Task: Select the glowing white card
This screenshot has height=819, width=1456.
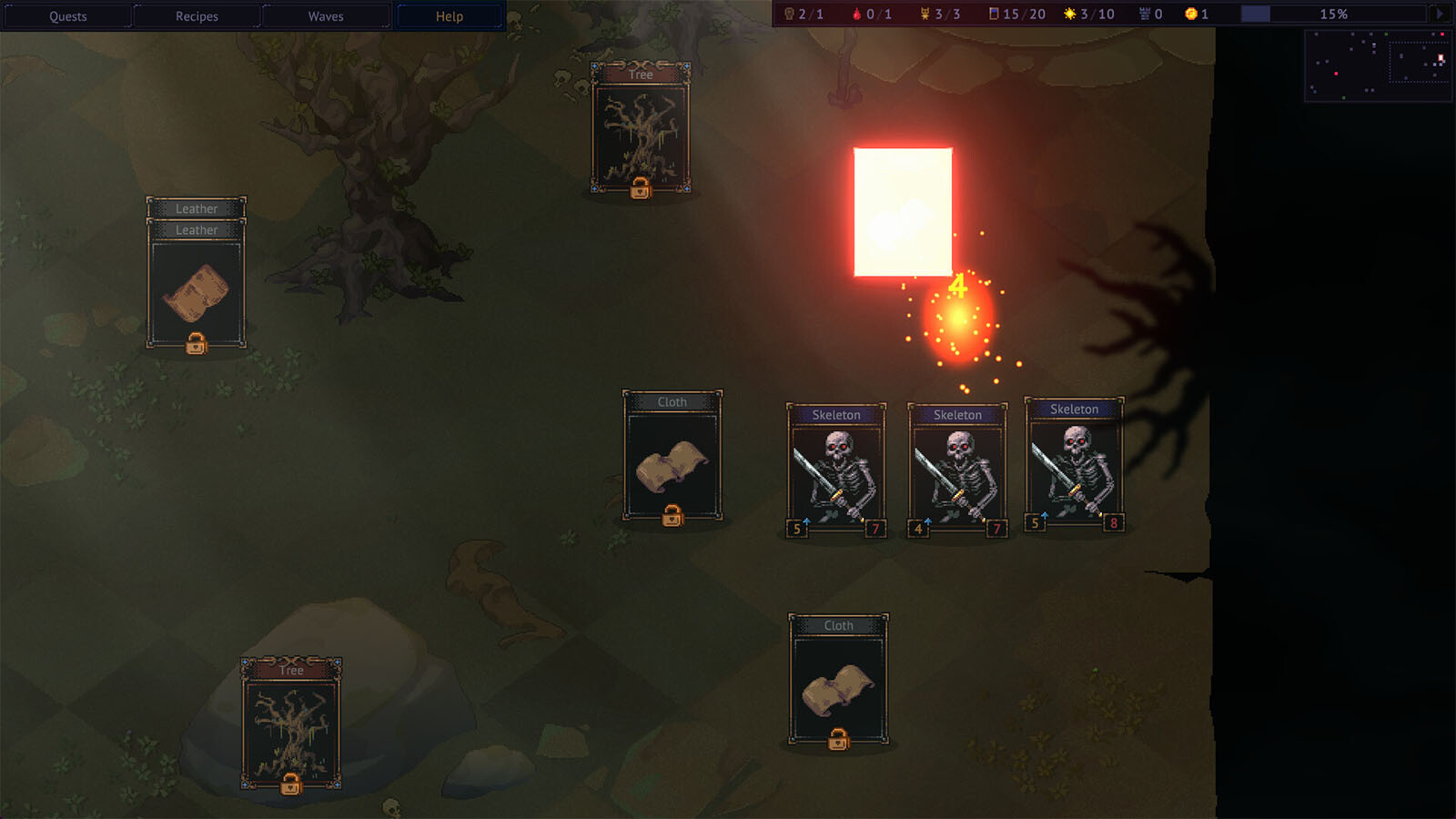Action: (x=903, y=211)
